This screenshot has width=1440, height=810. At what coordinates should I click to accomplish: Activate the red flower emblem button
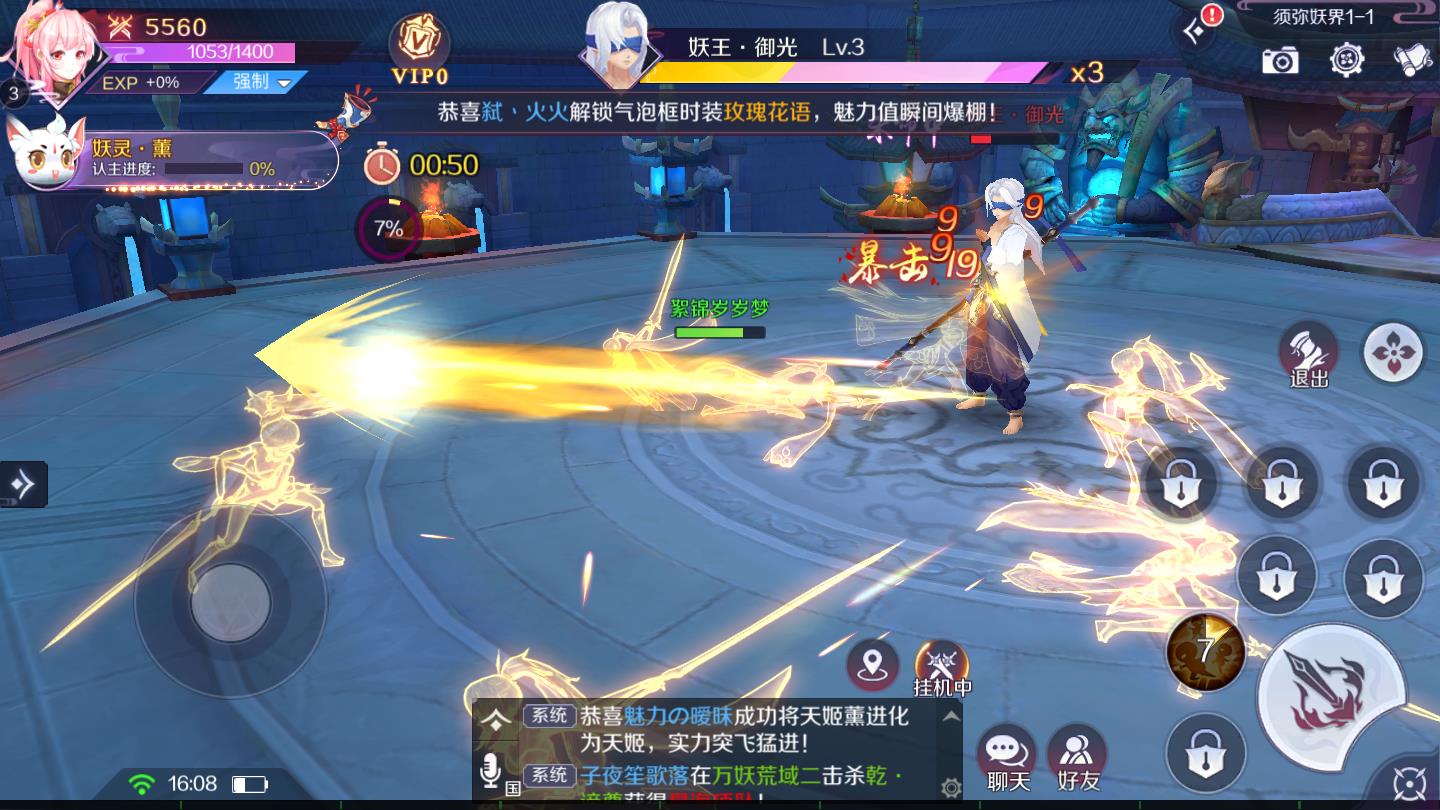point(1393,352)
